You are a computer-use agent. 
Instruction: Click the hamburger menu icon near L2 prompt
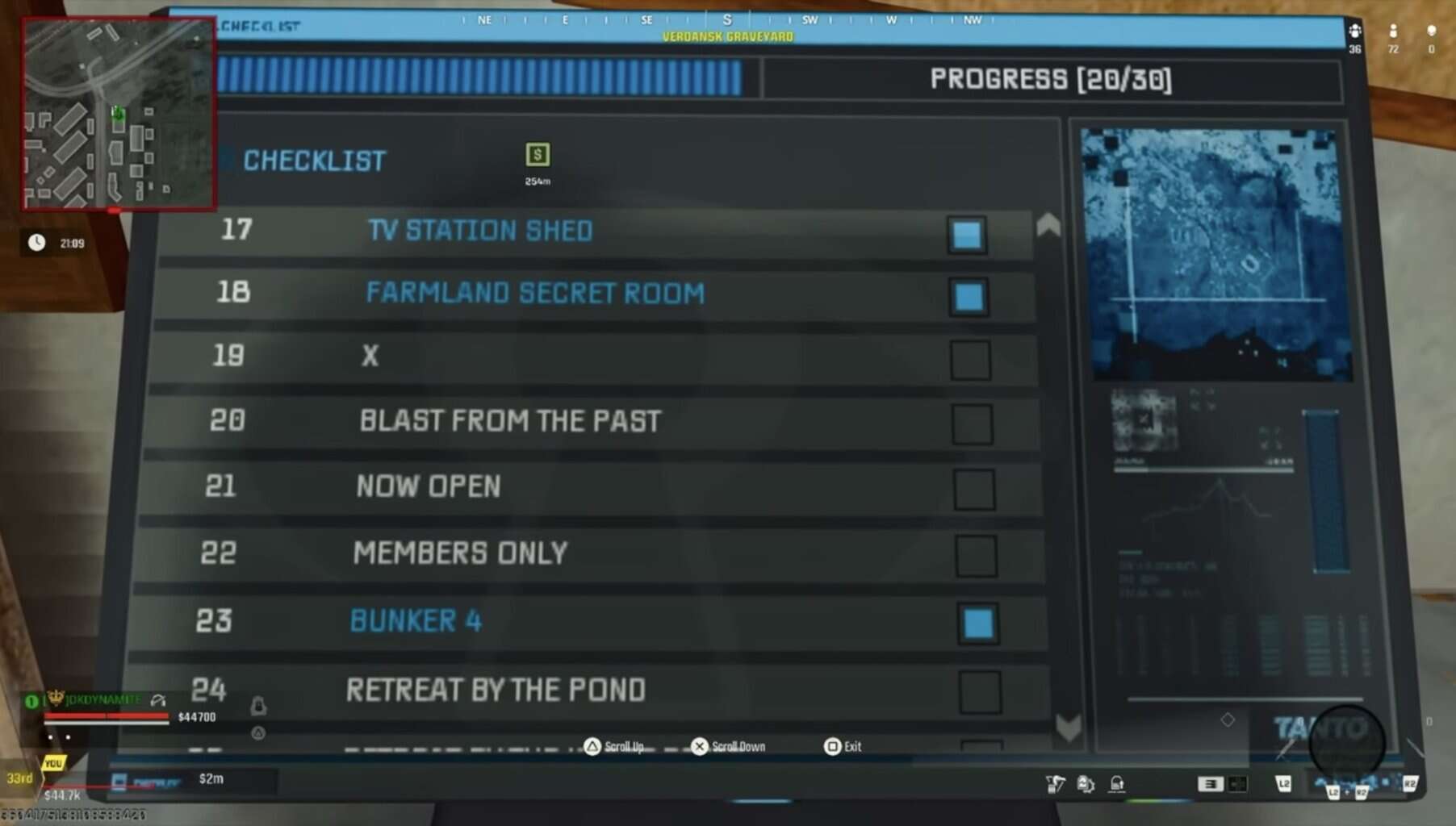click(1211, 782)
